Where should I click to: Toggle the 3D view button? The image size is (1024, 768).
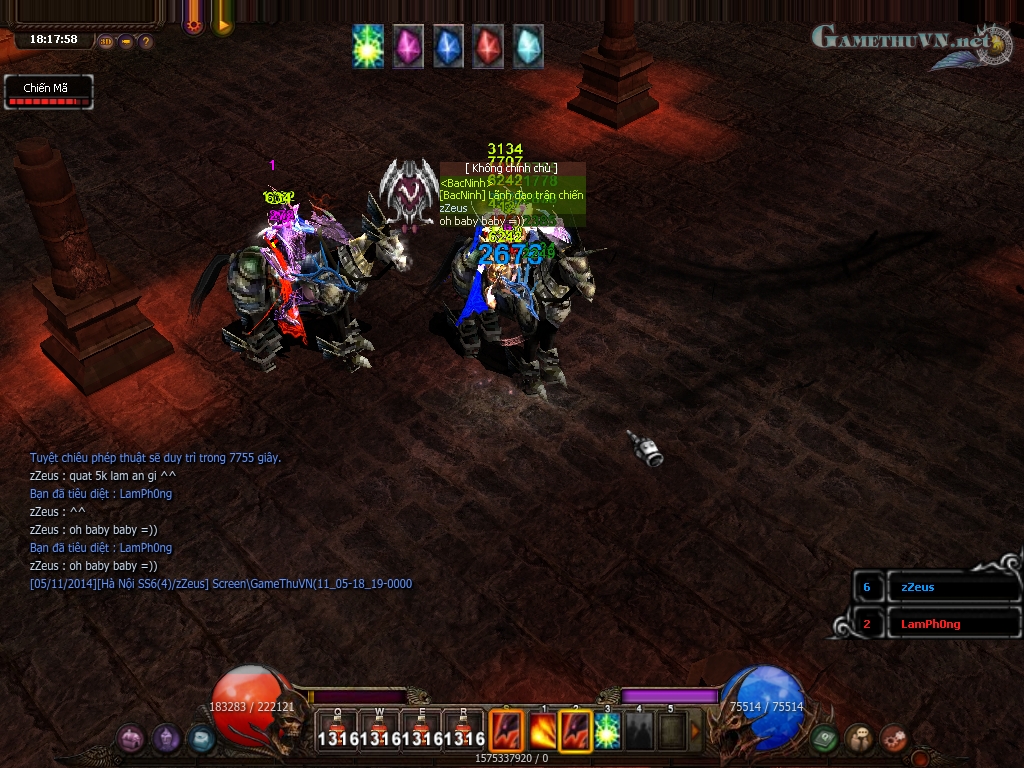(107, 42)
